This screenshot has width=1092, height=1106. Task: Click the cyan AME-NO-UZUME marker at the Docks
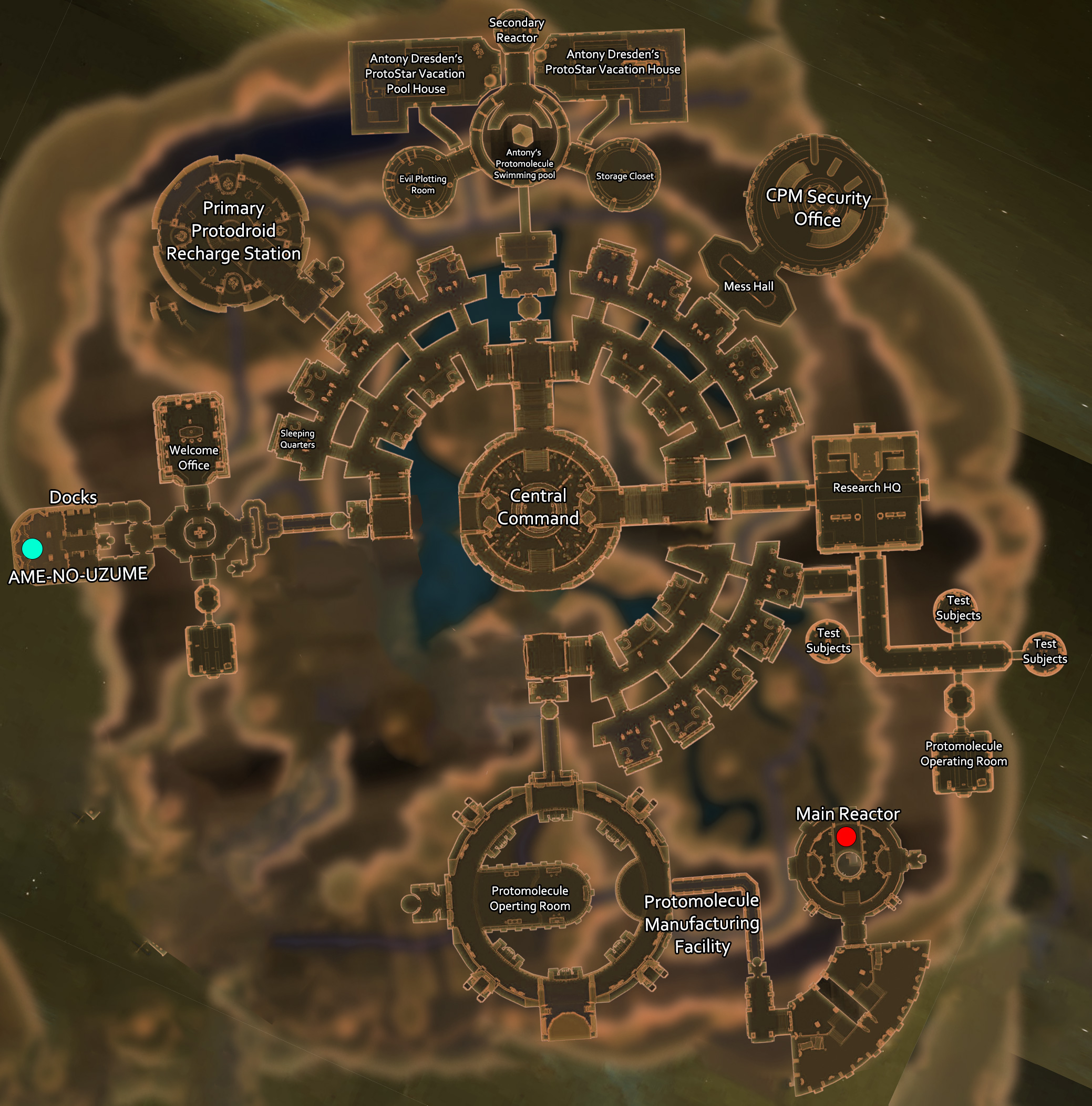tap(32, 549)
